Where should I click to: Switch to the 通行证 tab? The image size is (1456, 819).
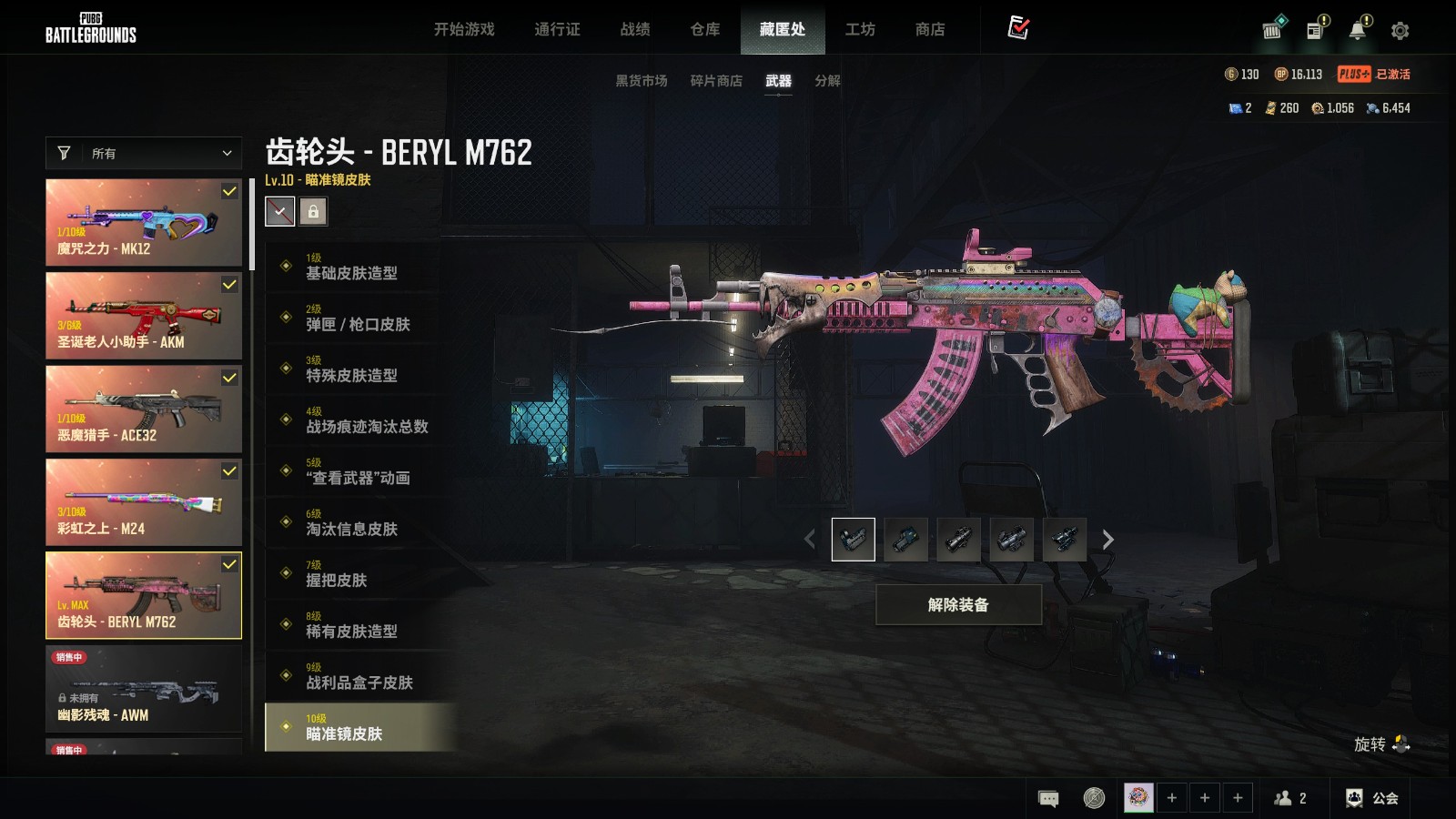tap(557, 29)
